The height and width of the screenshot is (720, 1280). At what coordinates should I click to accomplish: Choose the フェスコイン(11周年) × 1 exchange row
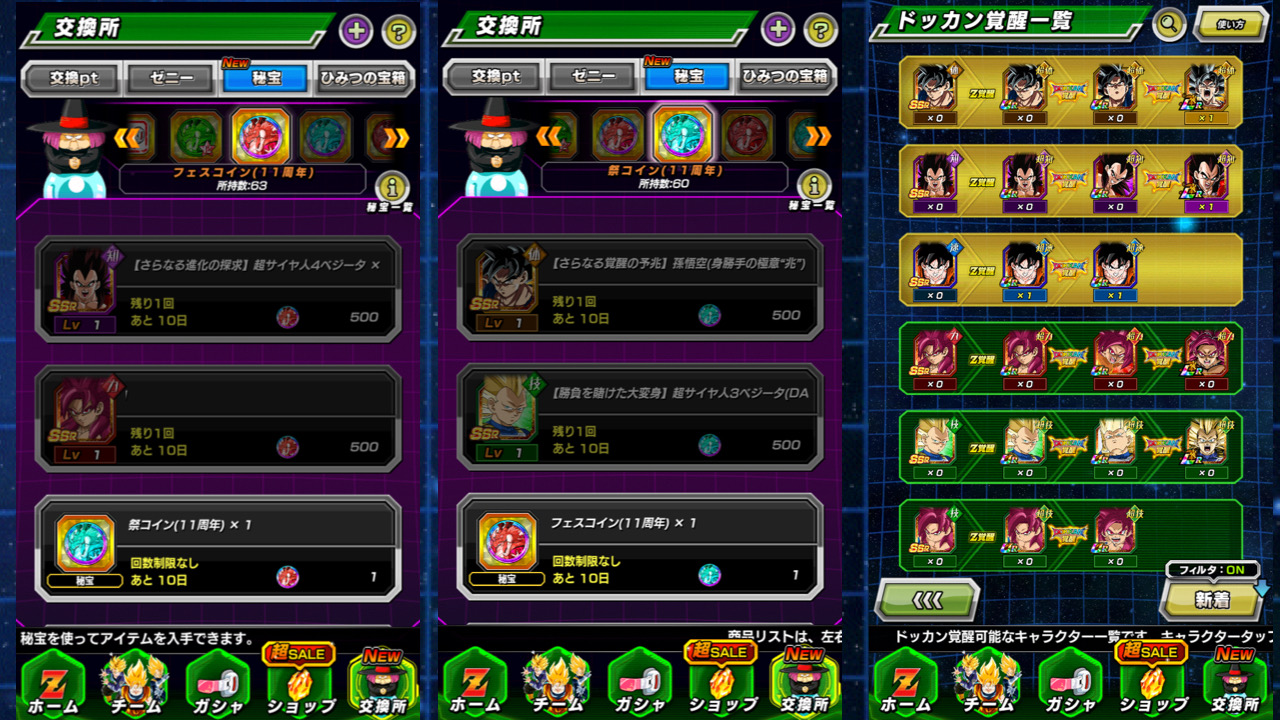[x=640, y=548]
